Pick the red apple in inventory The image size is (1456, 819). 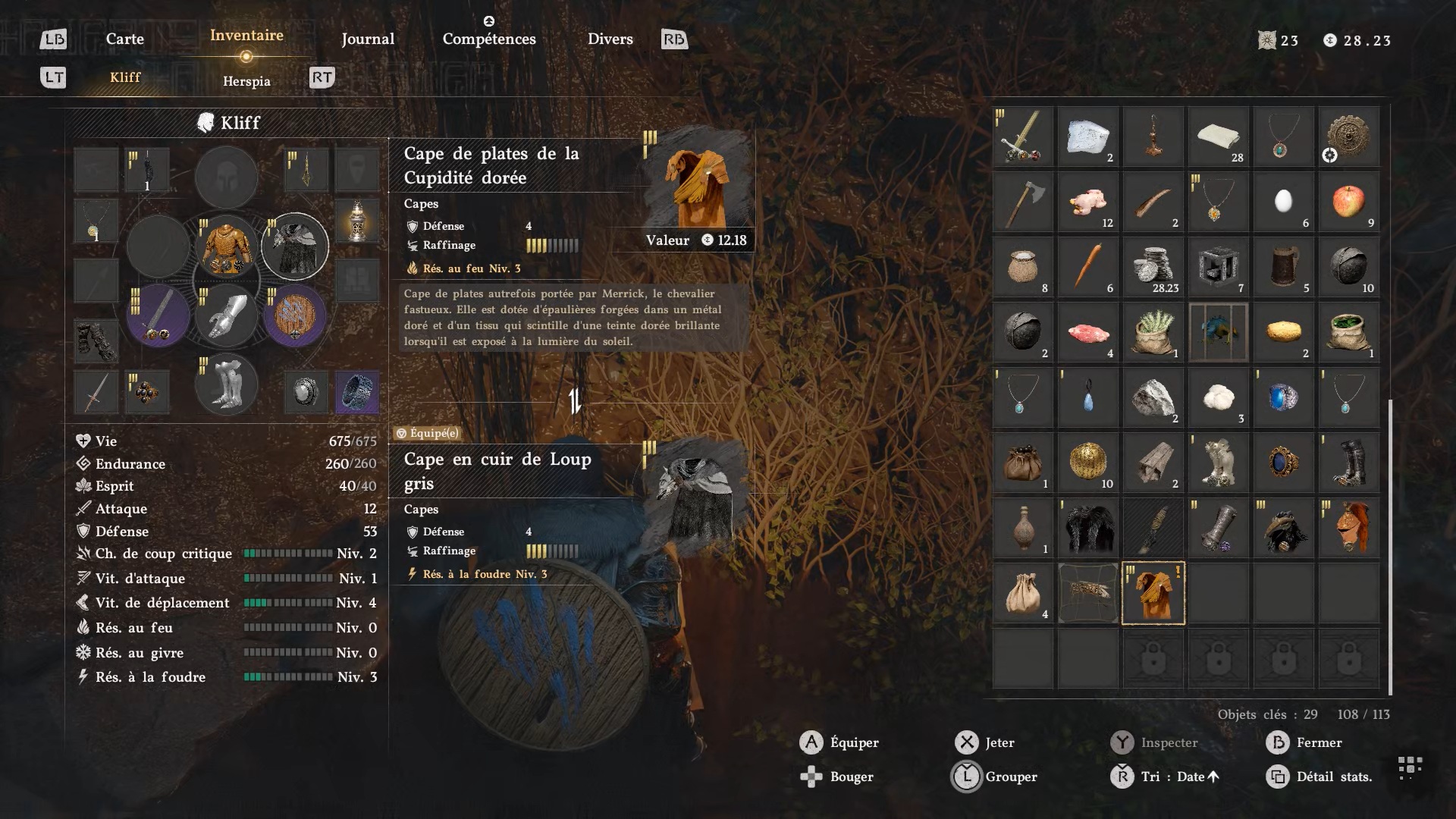1348,202
